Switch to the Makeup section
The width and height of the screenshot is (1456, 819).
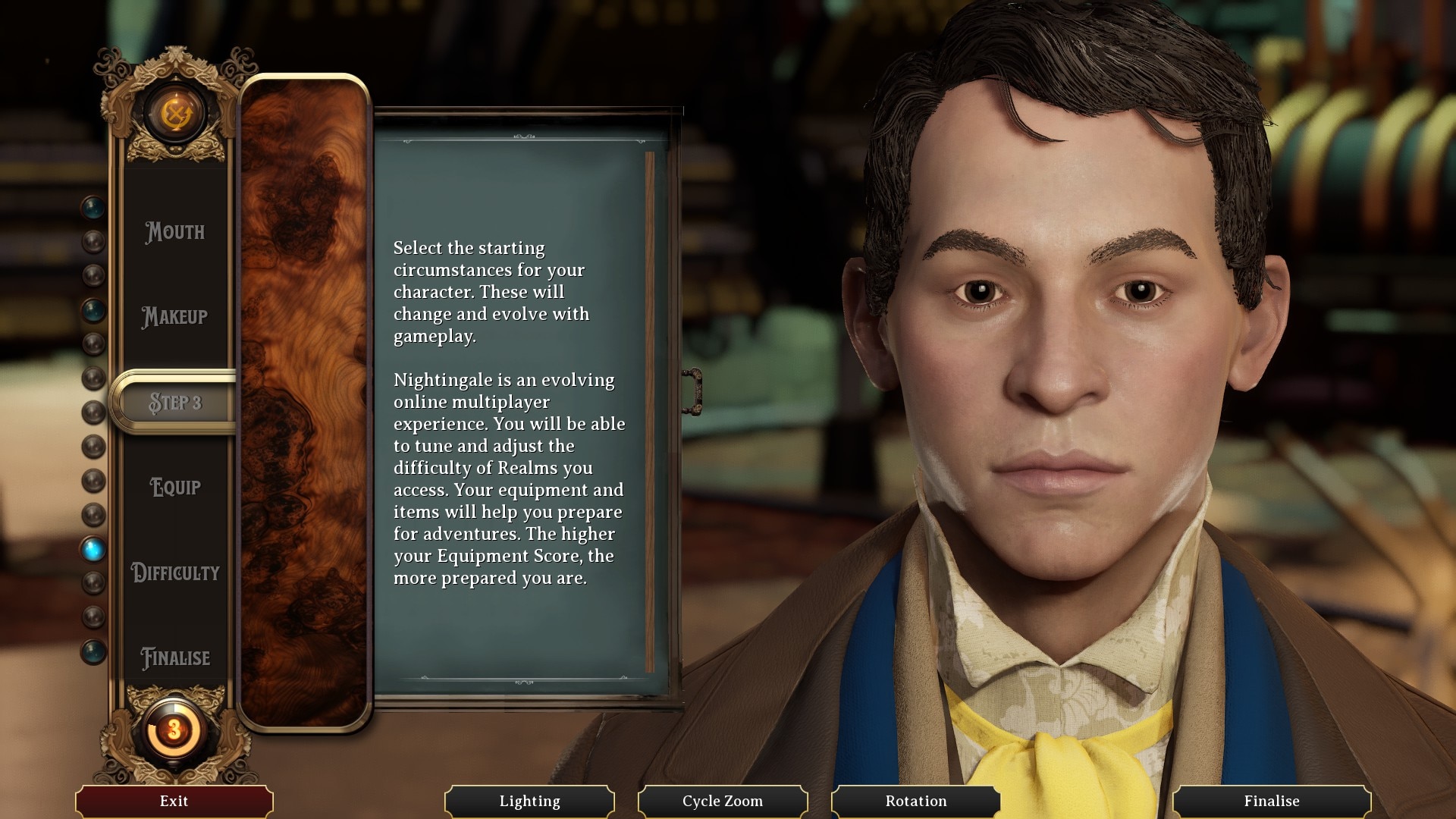tap(175, 317)
